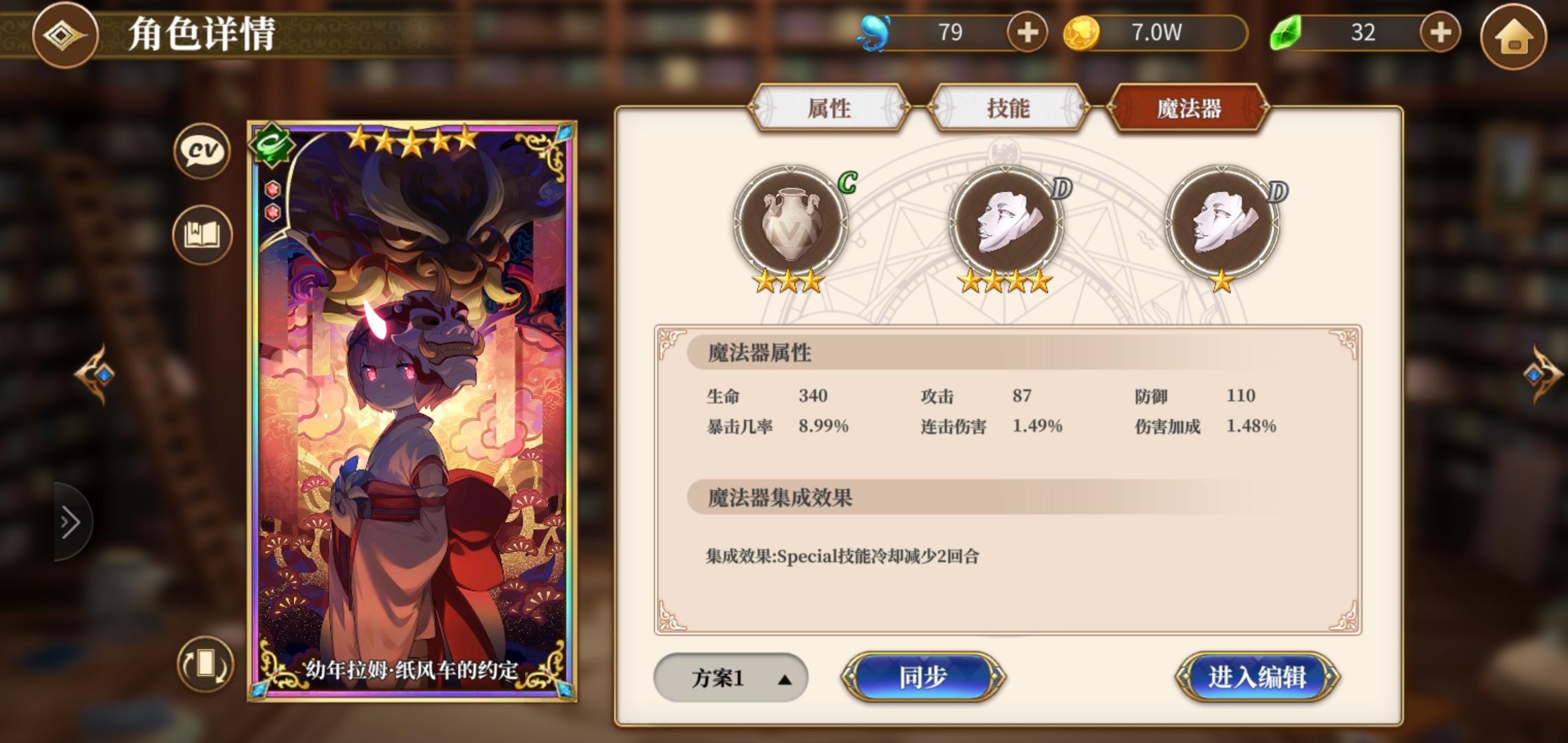Switch to the 技能 tab
The width and height of the screenshot is (1568, 743).
click(x=1008, y=109)
